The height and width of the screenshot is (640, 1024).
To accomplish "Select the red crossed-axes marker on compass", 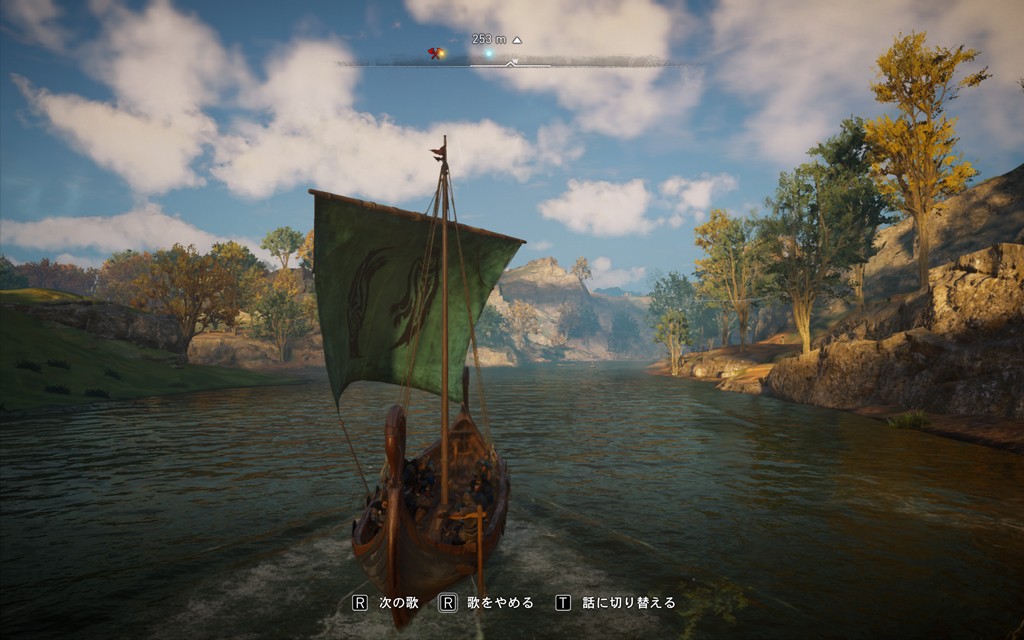I will (433, 53).
